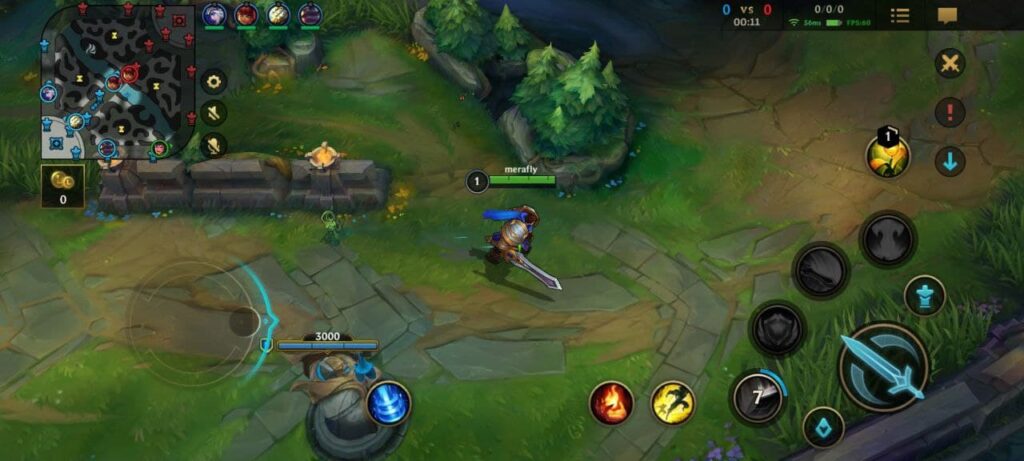Open the chat speech bubble
Image resolution: width=1024 pixels, height=461 pixels.
point(947,15)
